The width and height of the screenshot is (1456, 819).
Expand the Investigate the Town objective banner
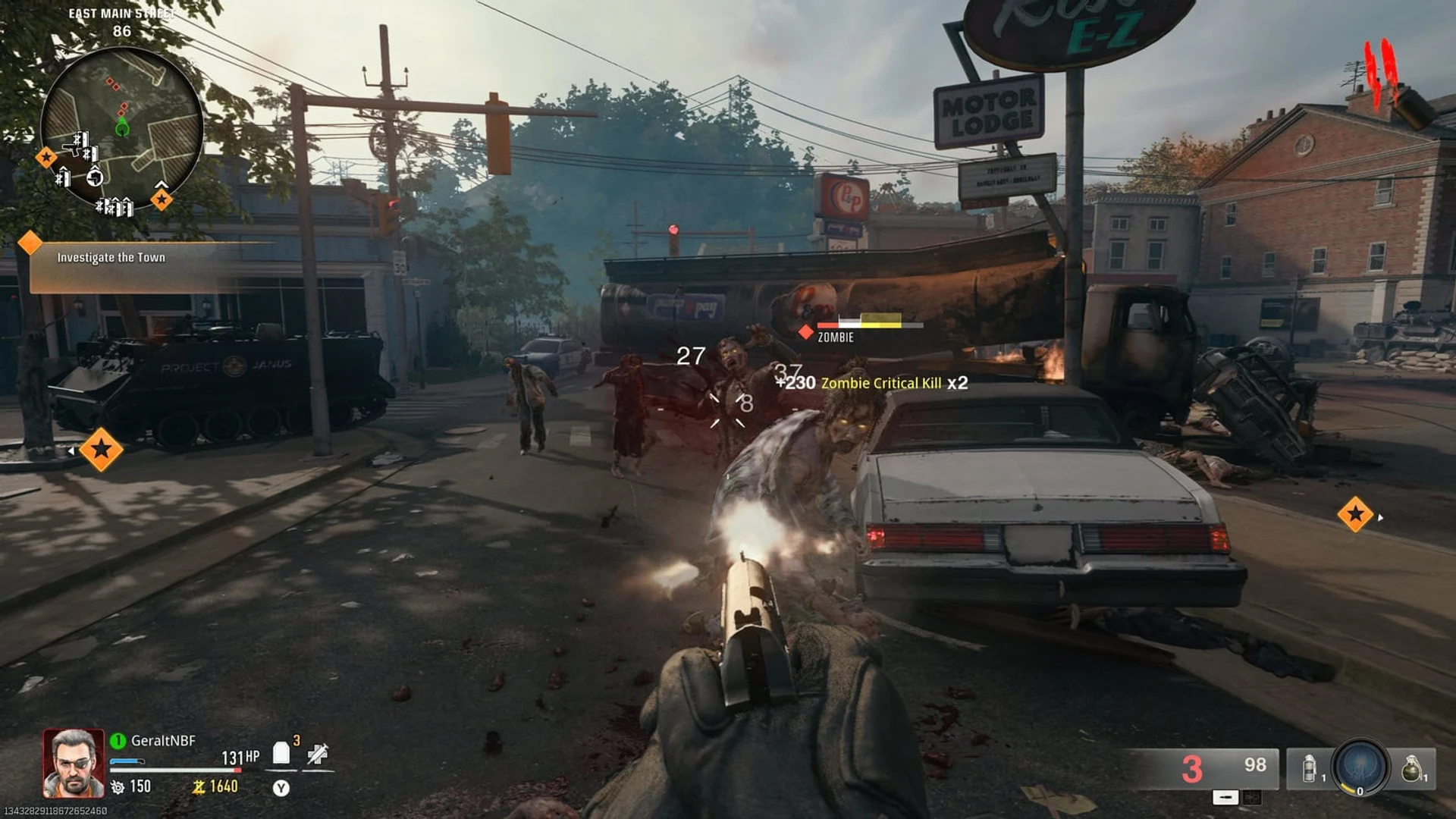(x=112, y=257)
